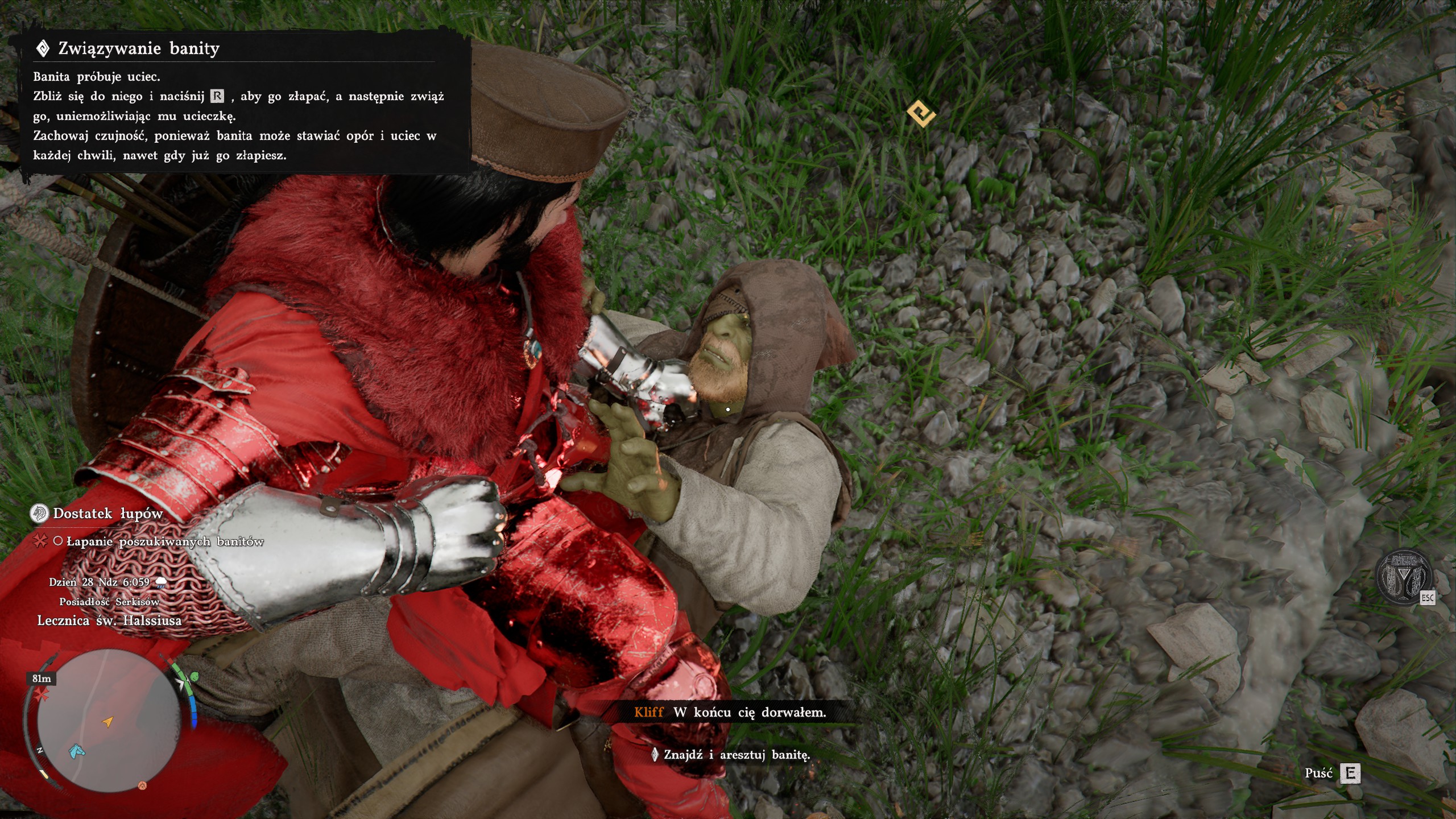Viewport: 1456px width, 819px height.
Task: Click the blue horse icon on minimap
Action: [x=77, y=752]
